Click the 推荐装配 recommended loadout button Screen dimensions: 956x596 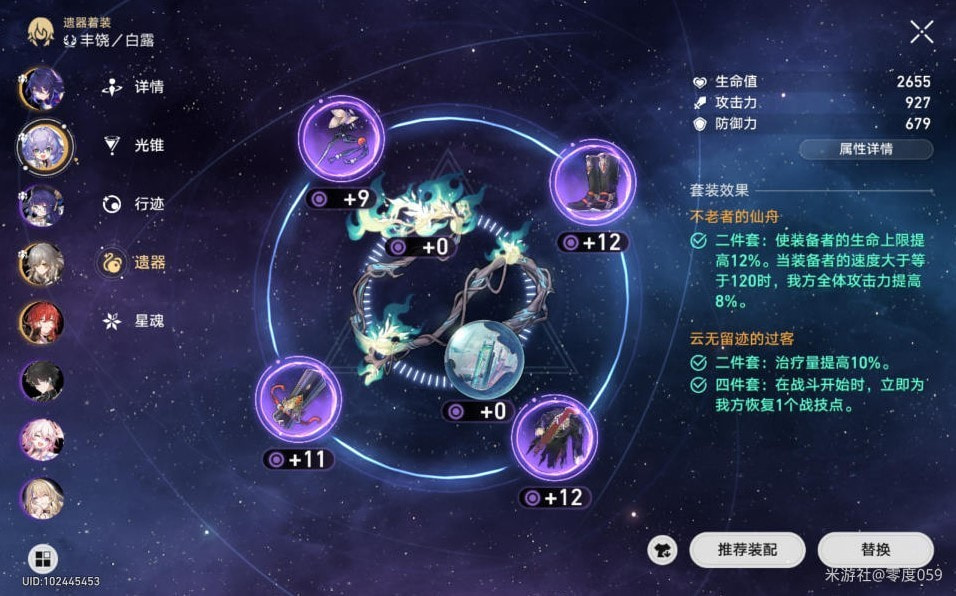click(747, 549)
